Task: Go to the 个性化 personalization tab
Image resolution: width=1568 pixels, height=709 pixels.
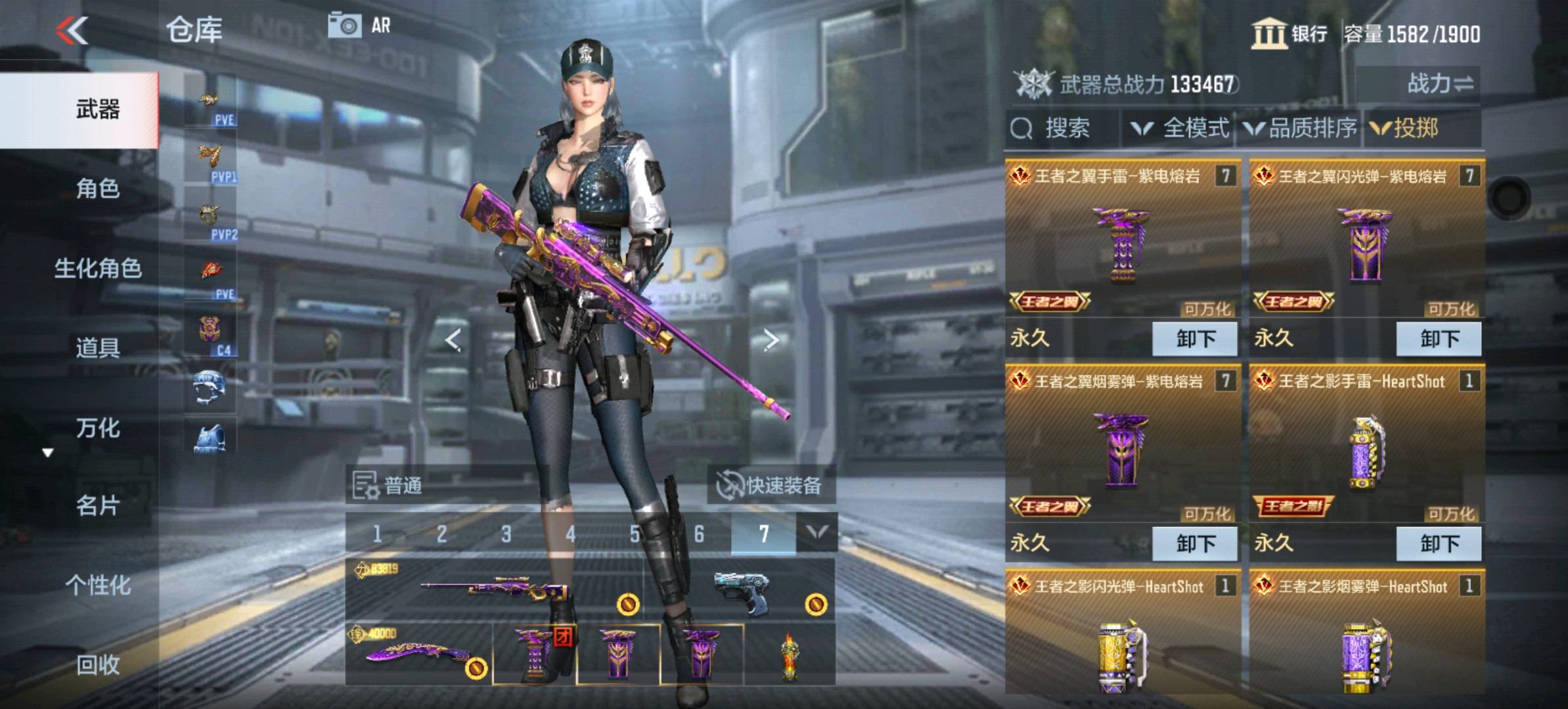Action: 97,586
